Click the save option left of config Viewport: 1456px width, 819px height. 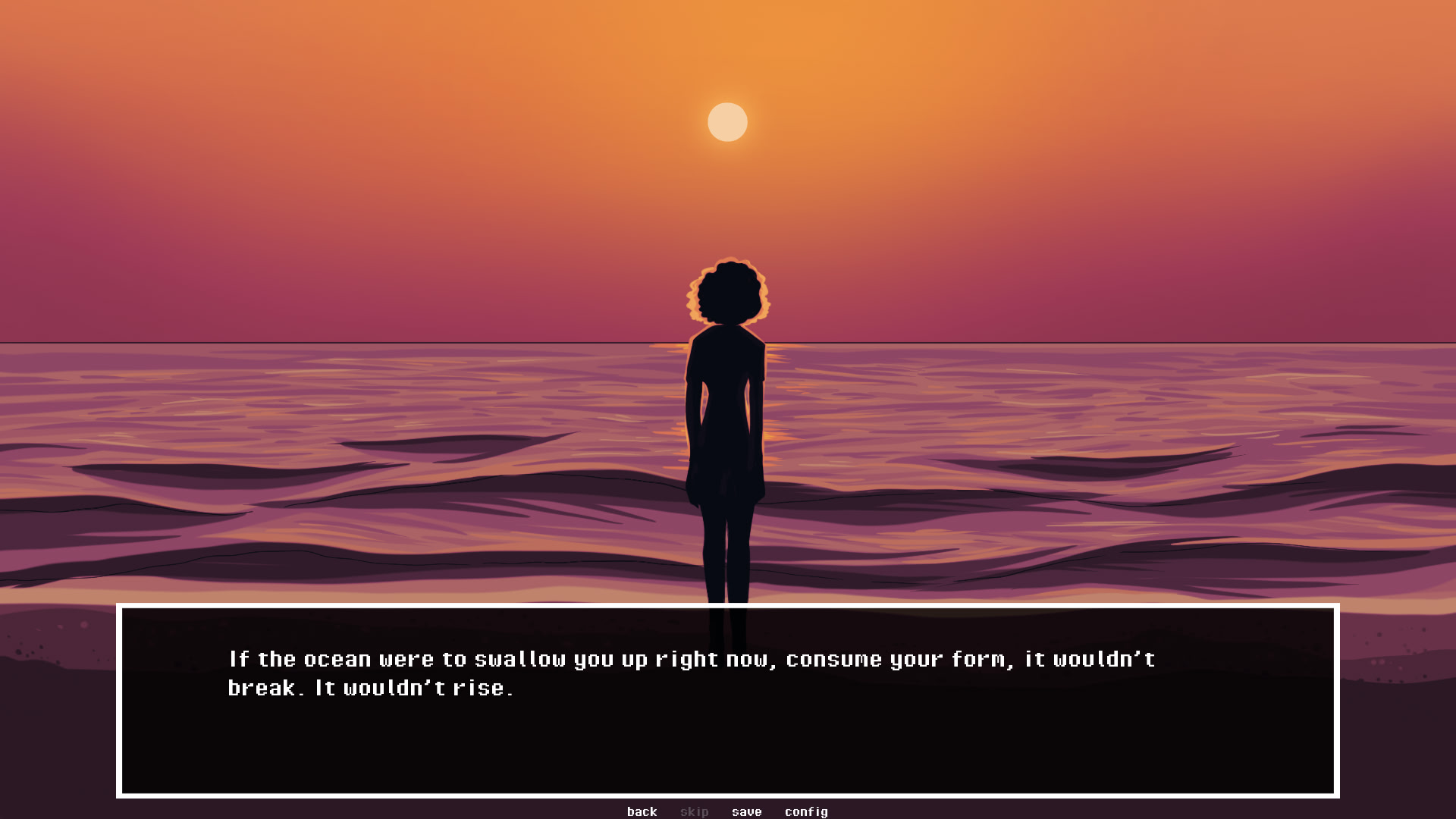[x=747, y=811]
